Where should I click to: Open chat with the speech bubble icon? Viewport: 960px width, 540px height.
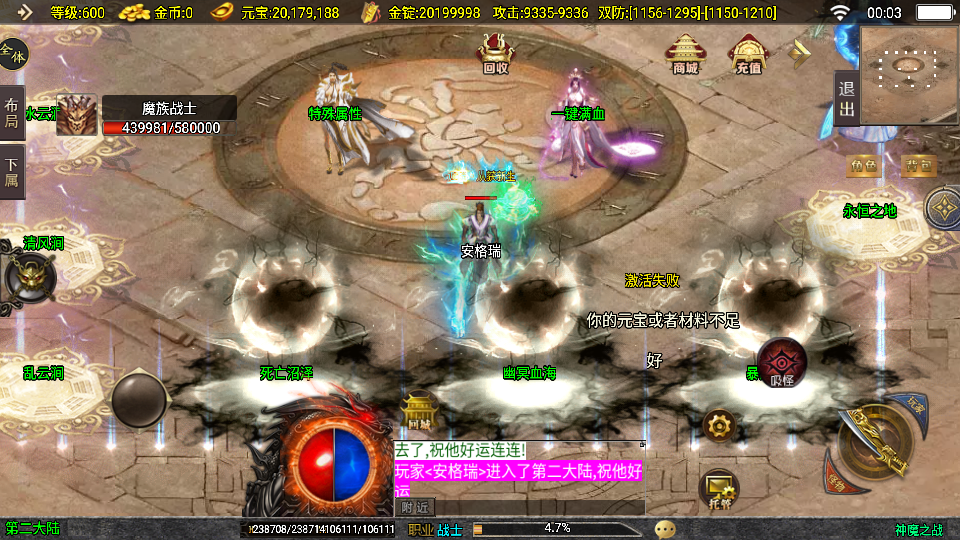(x=665, y=529)
